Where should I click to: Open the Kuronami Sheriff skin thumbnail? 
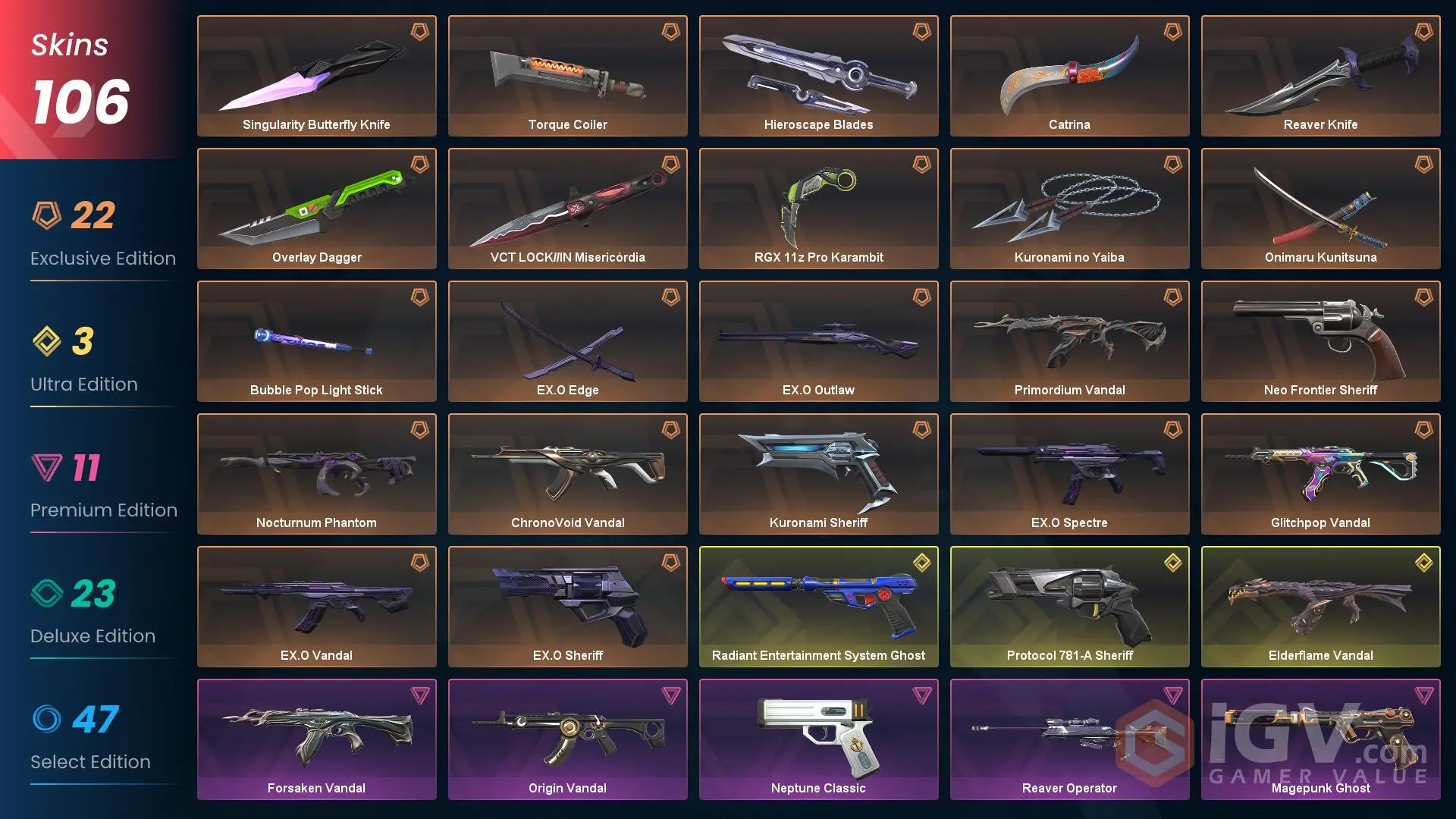pos(819,466)
